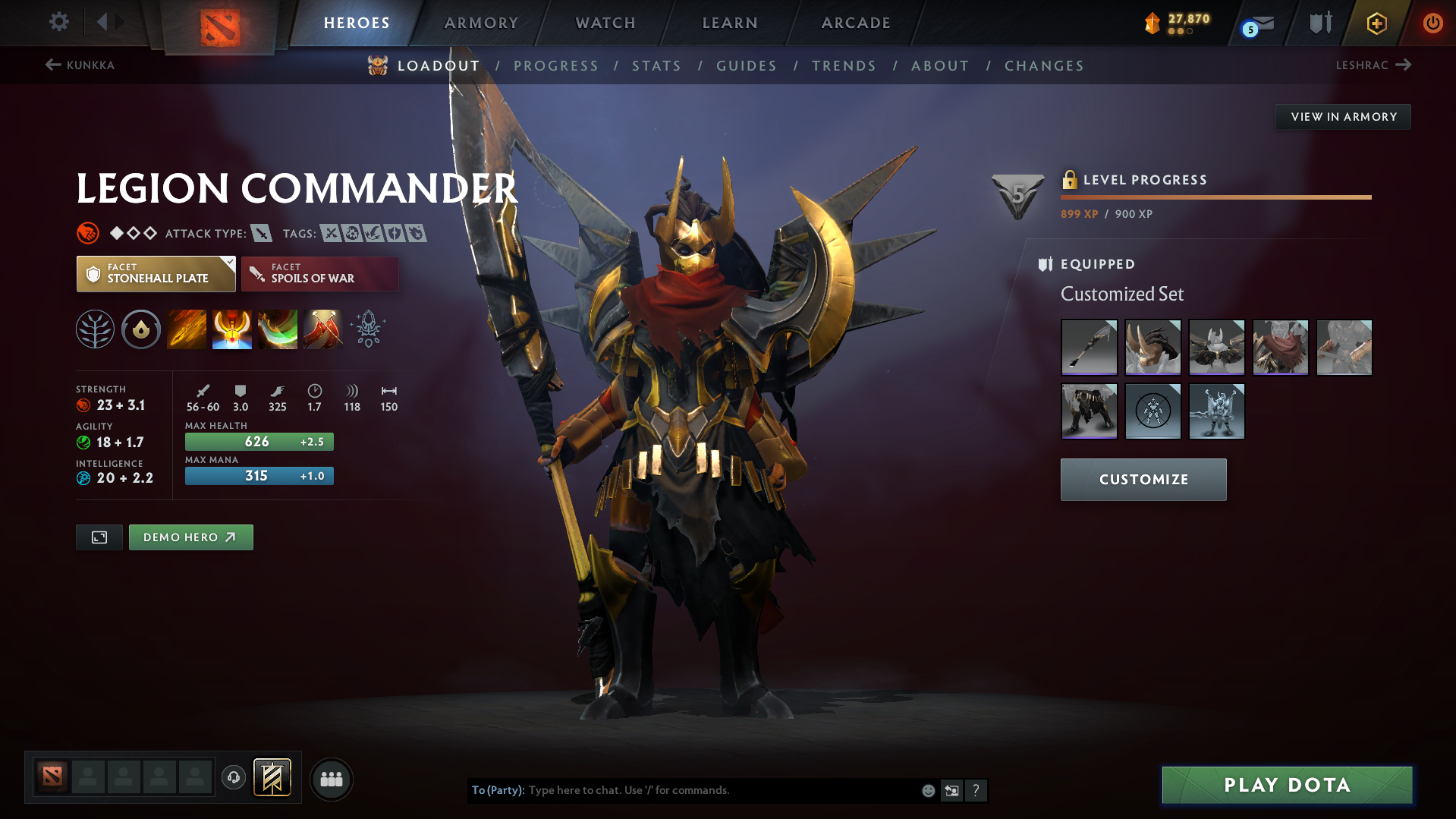Image resolution: width=1456 pixels, height=819 pixels.
Task: View the Press the Attack ability icon
Action: pyautogui.click(x=232, y=329)
